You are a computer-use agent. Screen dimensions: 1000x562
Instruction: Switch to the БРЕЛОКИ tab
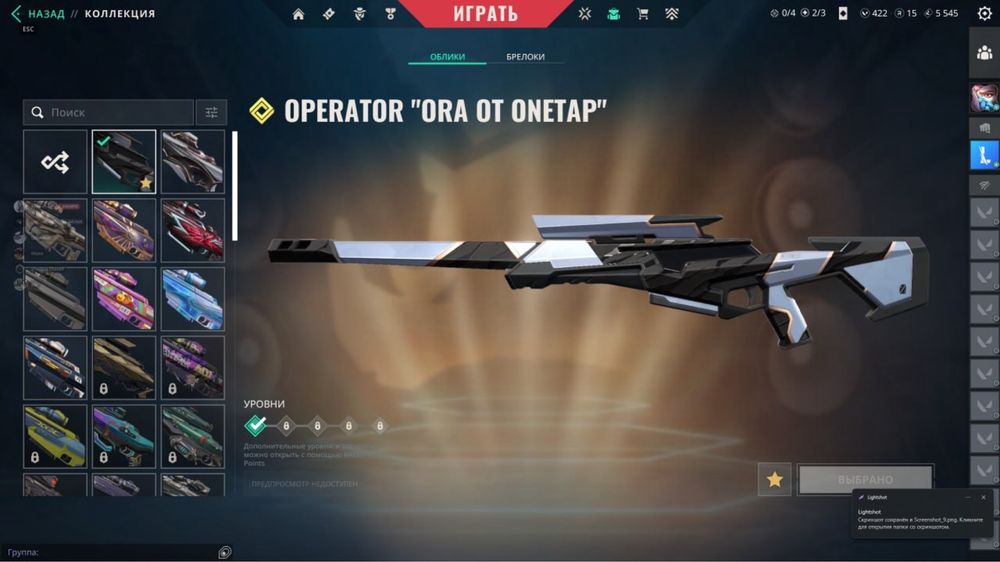525,57
